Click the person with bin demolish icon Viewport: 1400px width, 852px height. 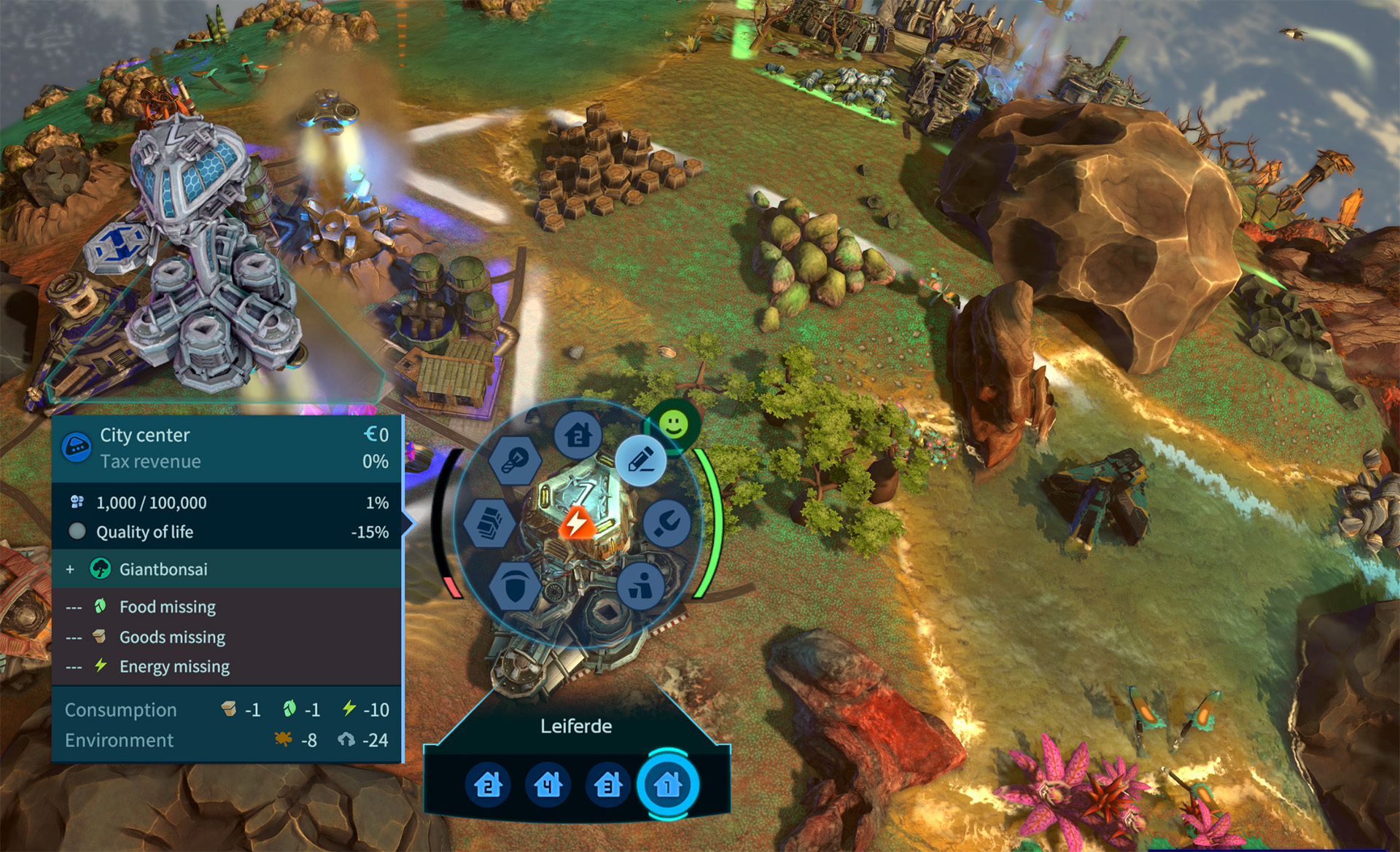click(640, 585)
